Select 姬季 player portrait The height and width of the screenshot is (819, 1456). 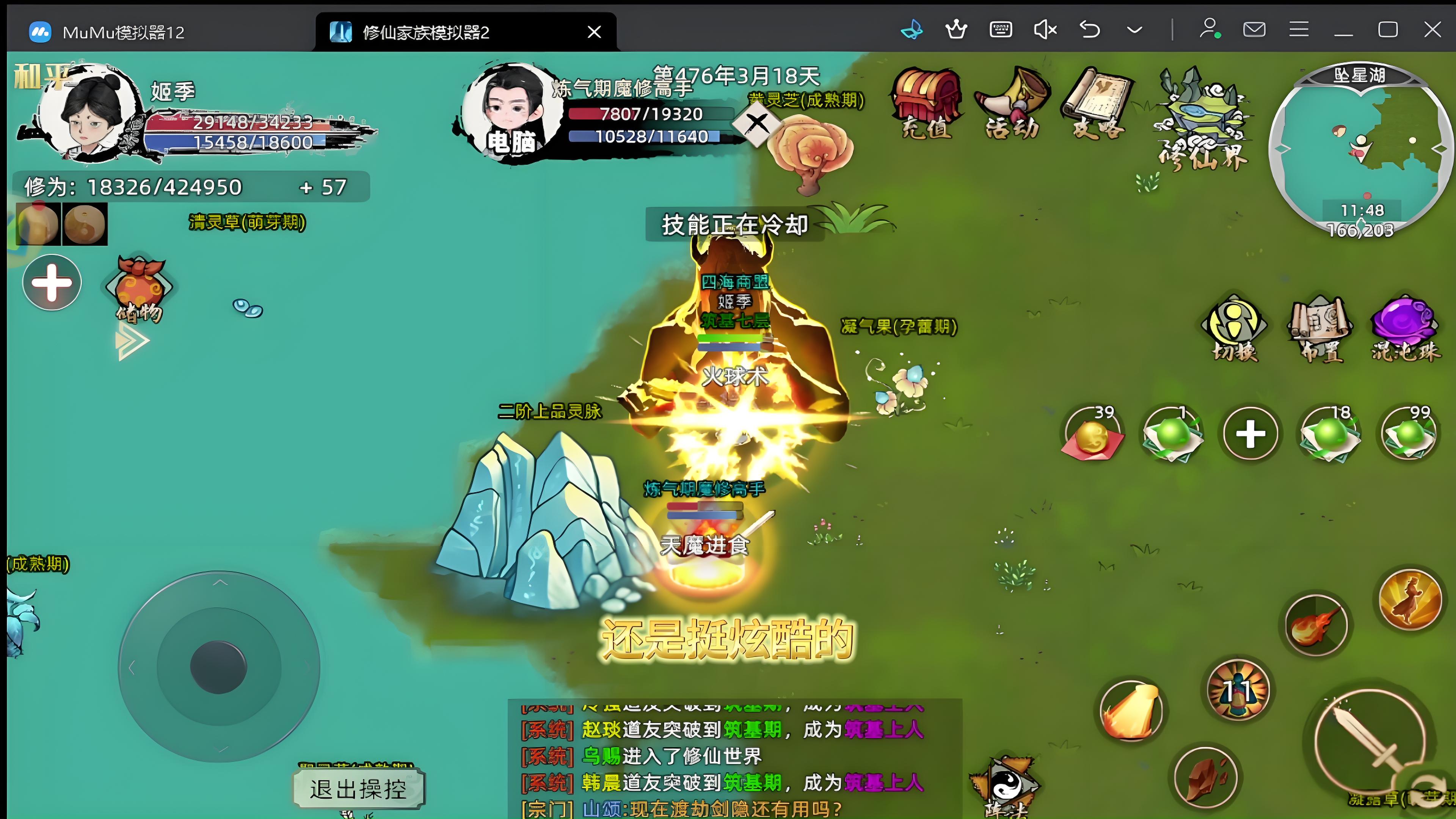point(91,113)
